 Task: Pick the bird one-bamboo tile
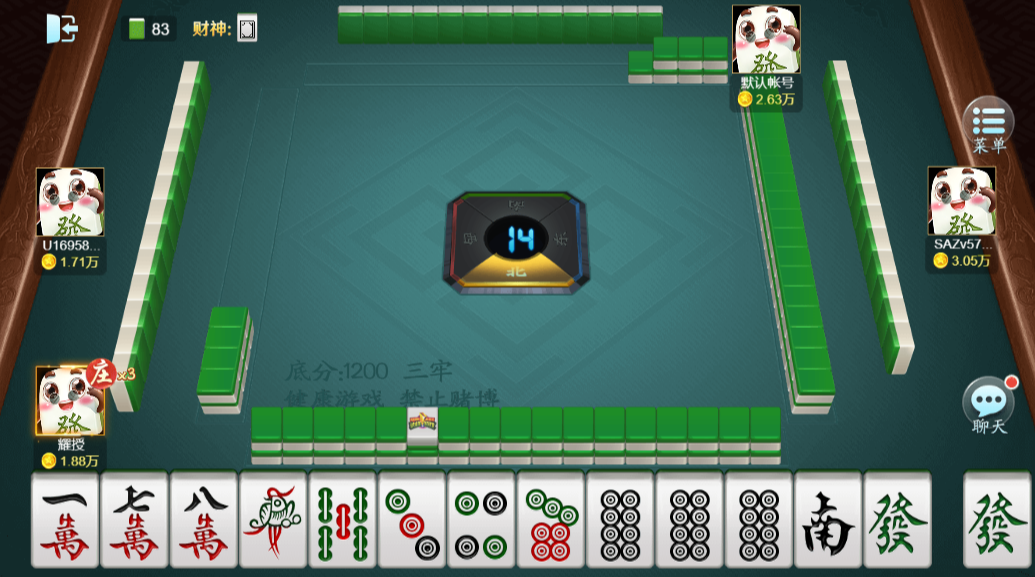(x=273, y=521)
